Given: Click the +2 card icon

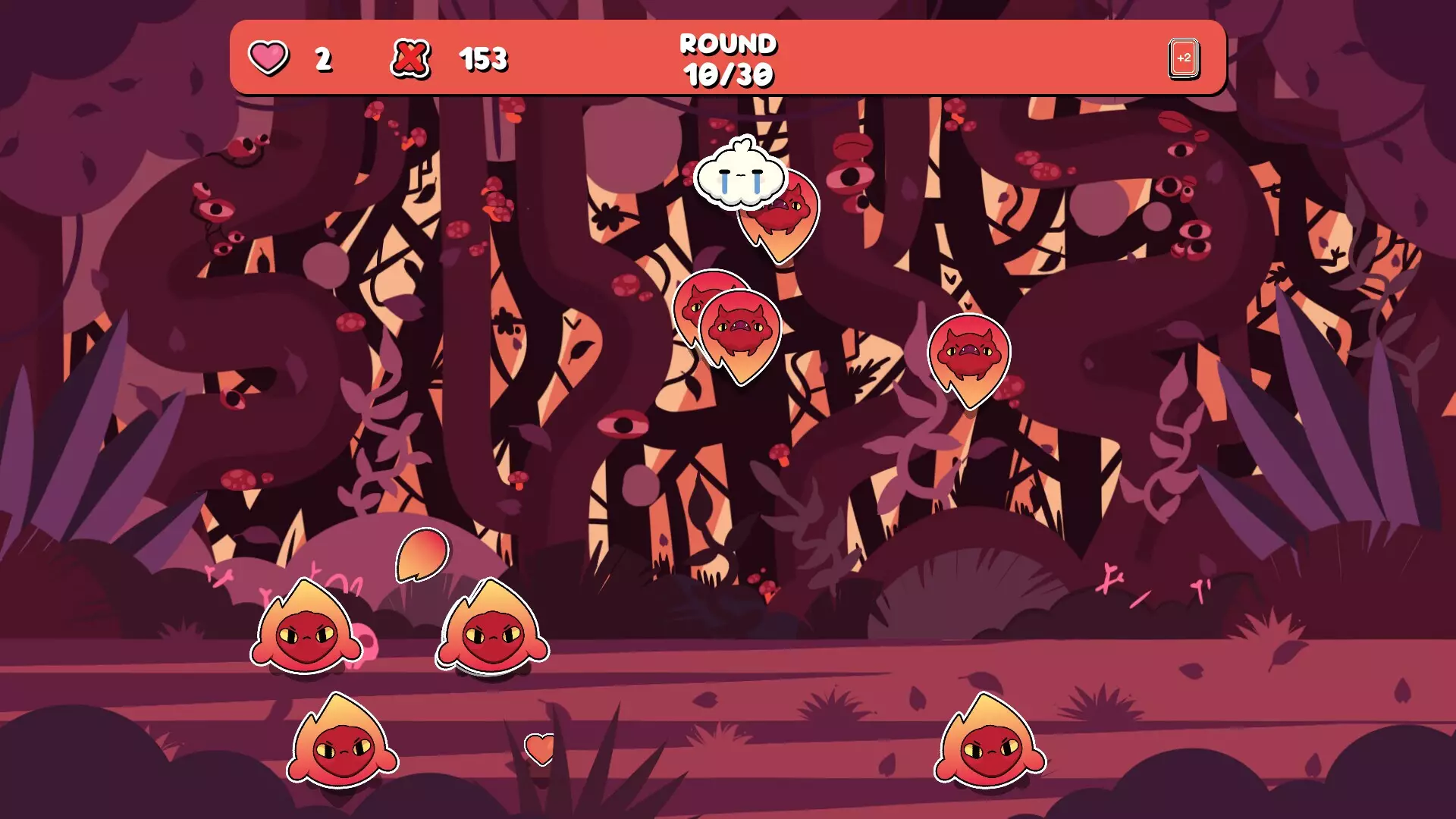Looking at the screenshot, I should [x=1183, y=58].
